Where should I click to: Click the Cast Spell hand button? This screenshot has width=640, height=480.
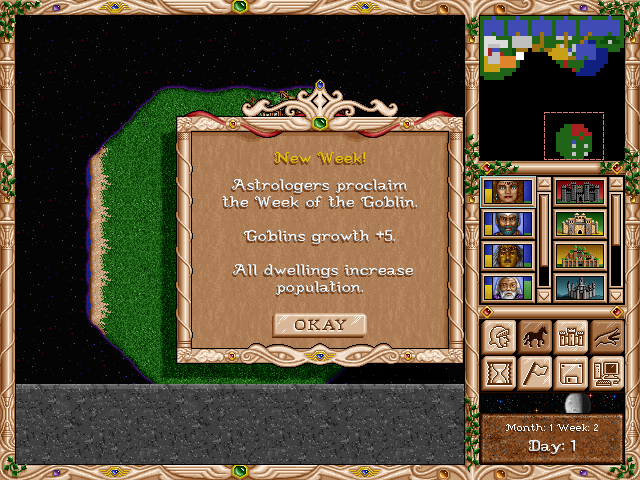point(605,337)
